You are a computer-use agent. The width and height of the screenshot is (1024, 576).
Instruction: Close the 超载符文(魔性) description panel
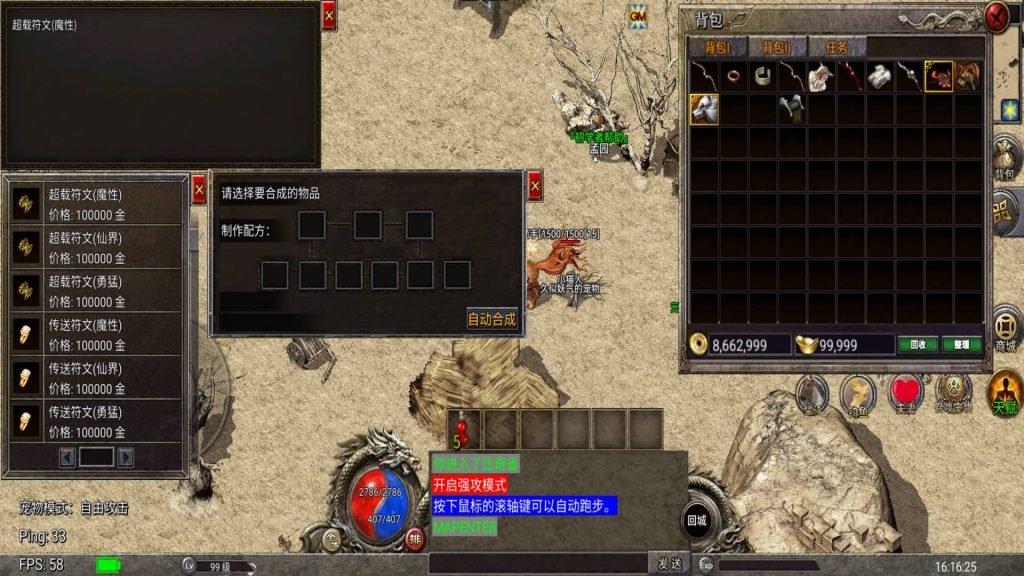(x=328, y=15)
